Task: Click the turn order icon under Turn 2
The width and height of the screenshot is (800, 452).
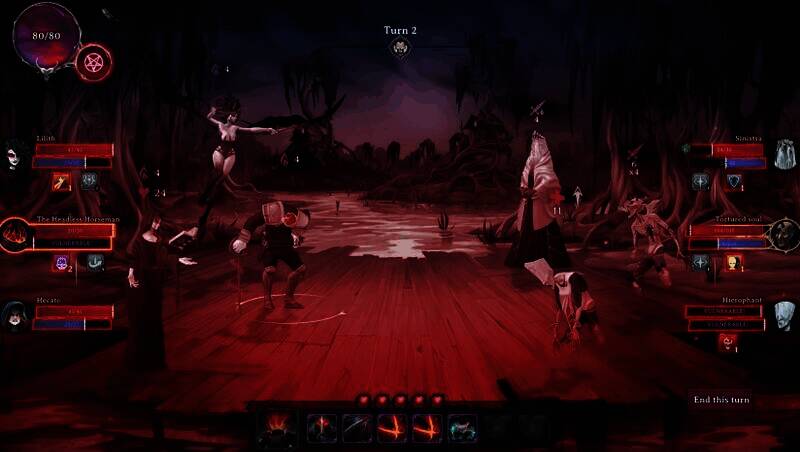Action: point(400,47)
